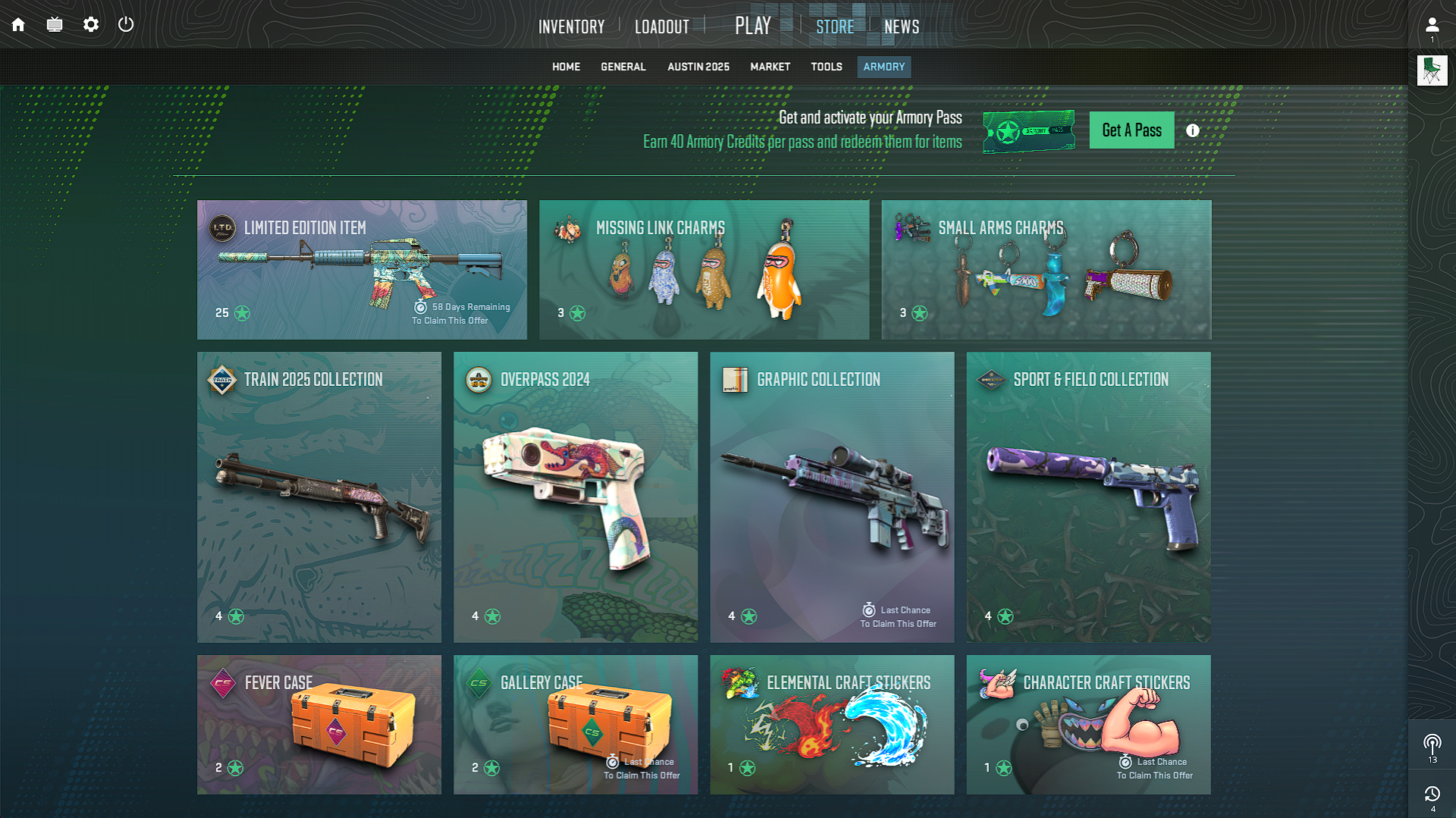1456x818 pixels.
Task: Click the Armory Credits star on Fever Case
Action: pos(234,768)
